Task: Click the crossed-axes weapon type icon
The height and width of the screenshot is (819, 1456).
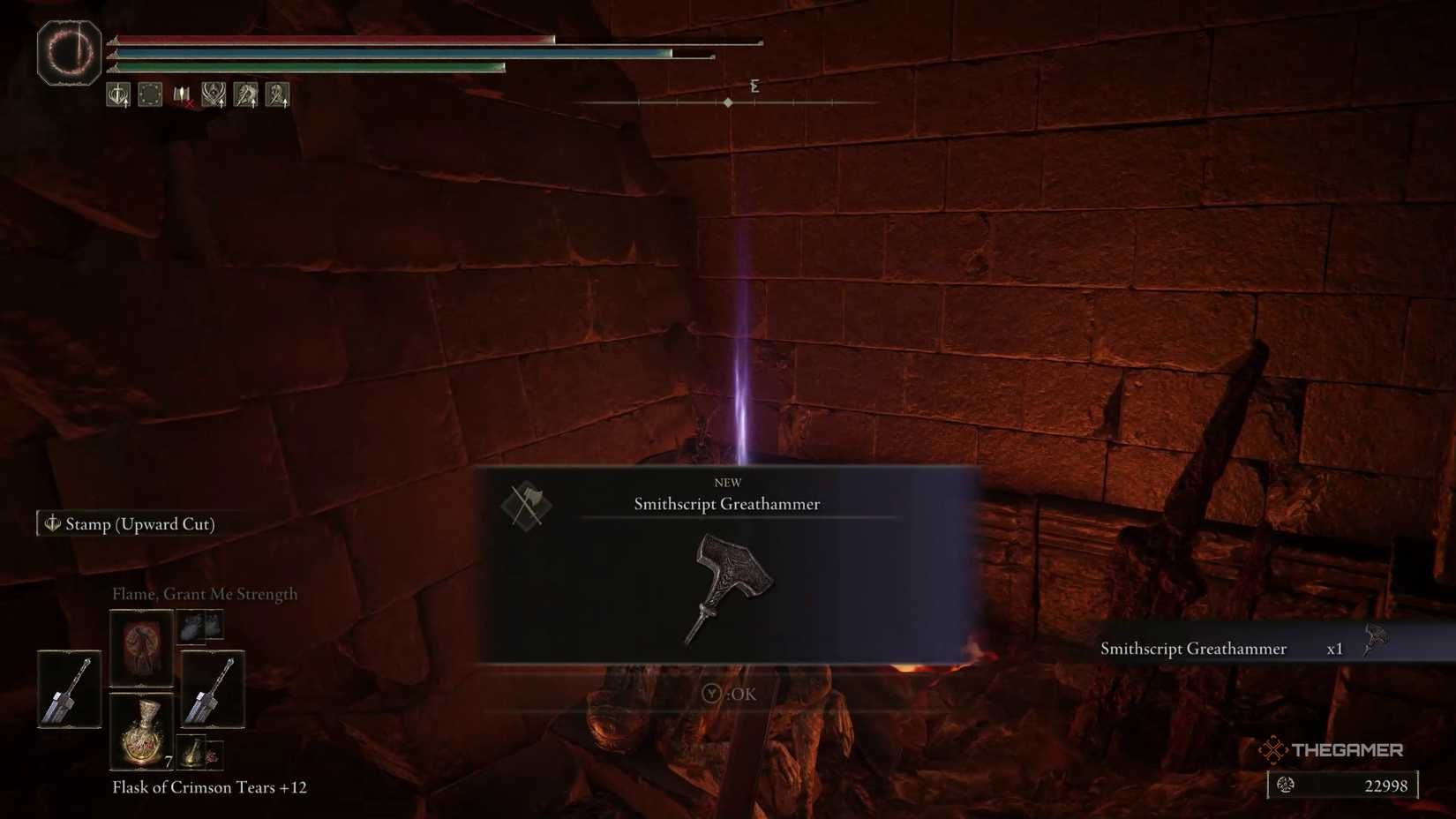Action: pyautogui.click(x=526, y=506)
